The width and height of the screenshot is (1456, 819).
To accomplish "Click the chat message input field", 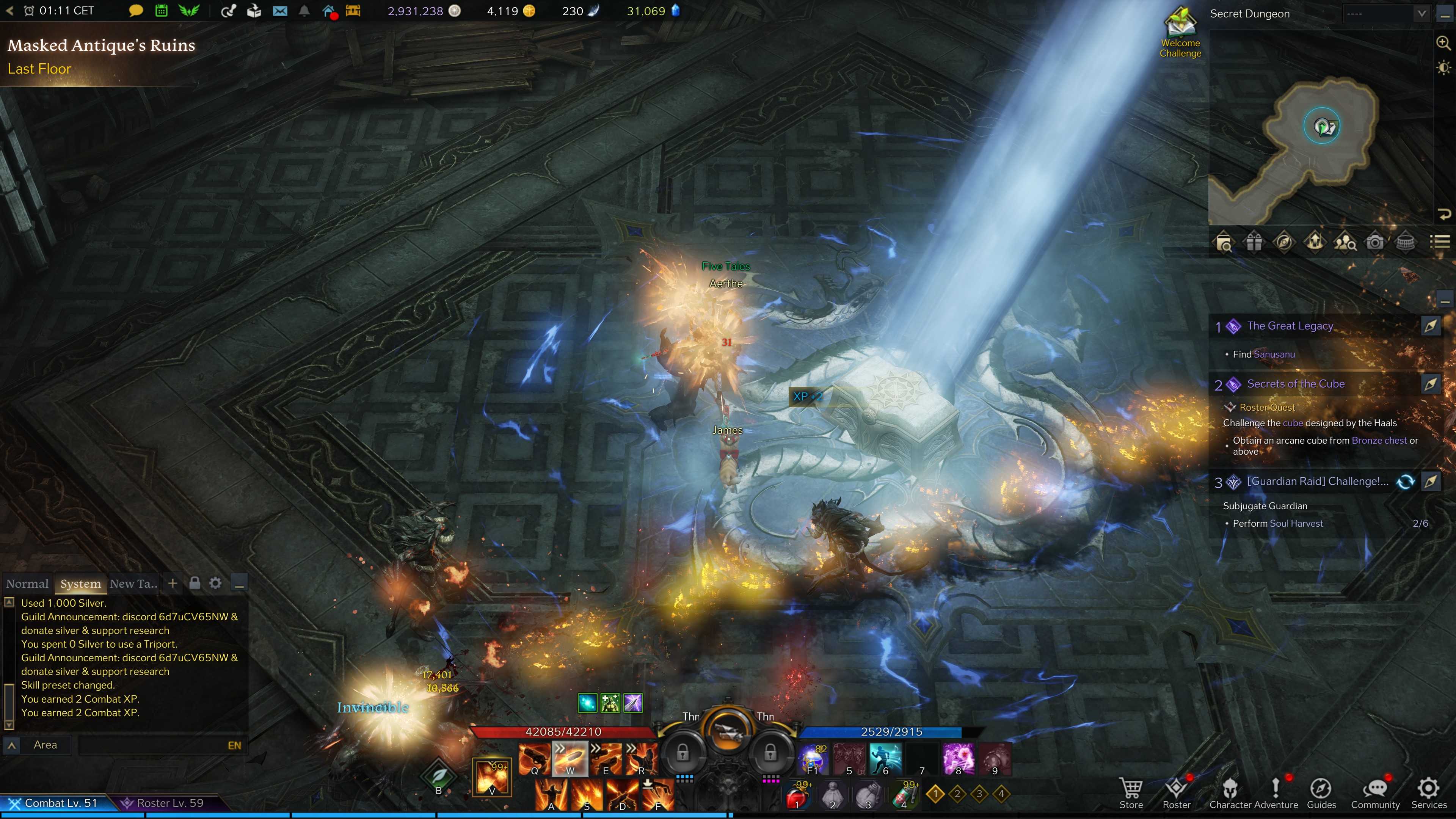I will coord(152,745).
